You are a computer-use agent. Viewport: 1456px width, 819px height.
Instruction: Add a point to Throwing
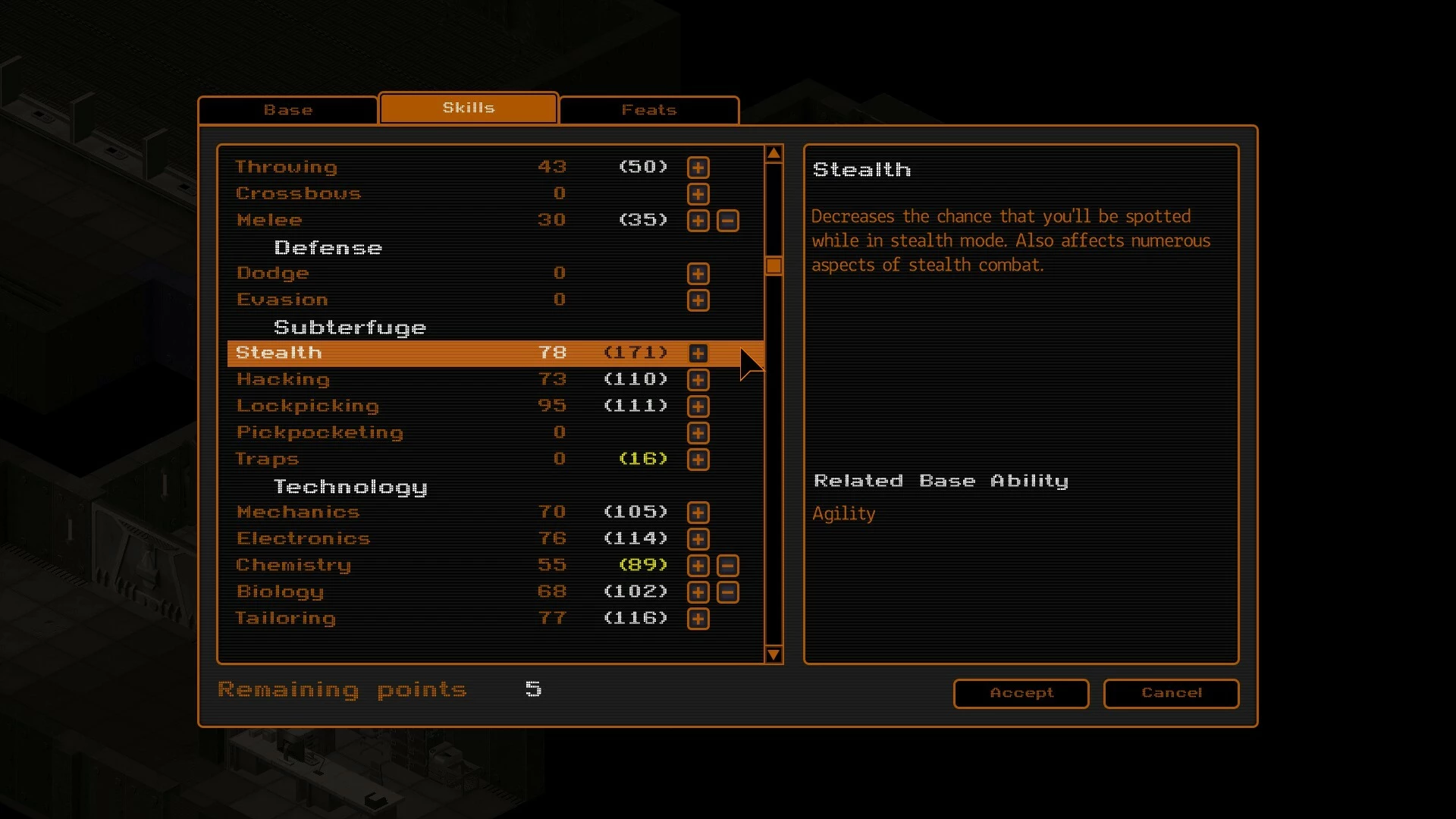tap(698, 168)
